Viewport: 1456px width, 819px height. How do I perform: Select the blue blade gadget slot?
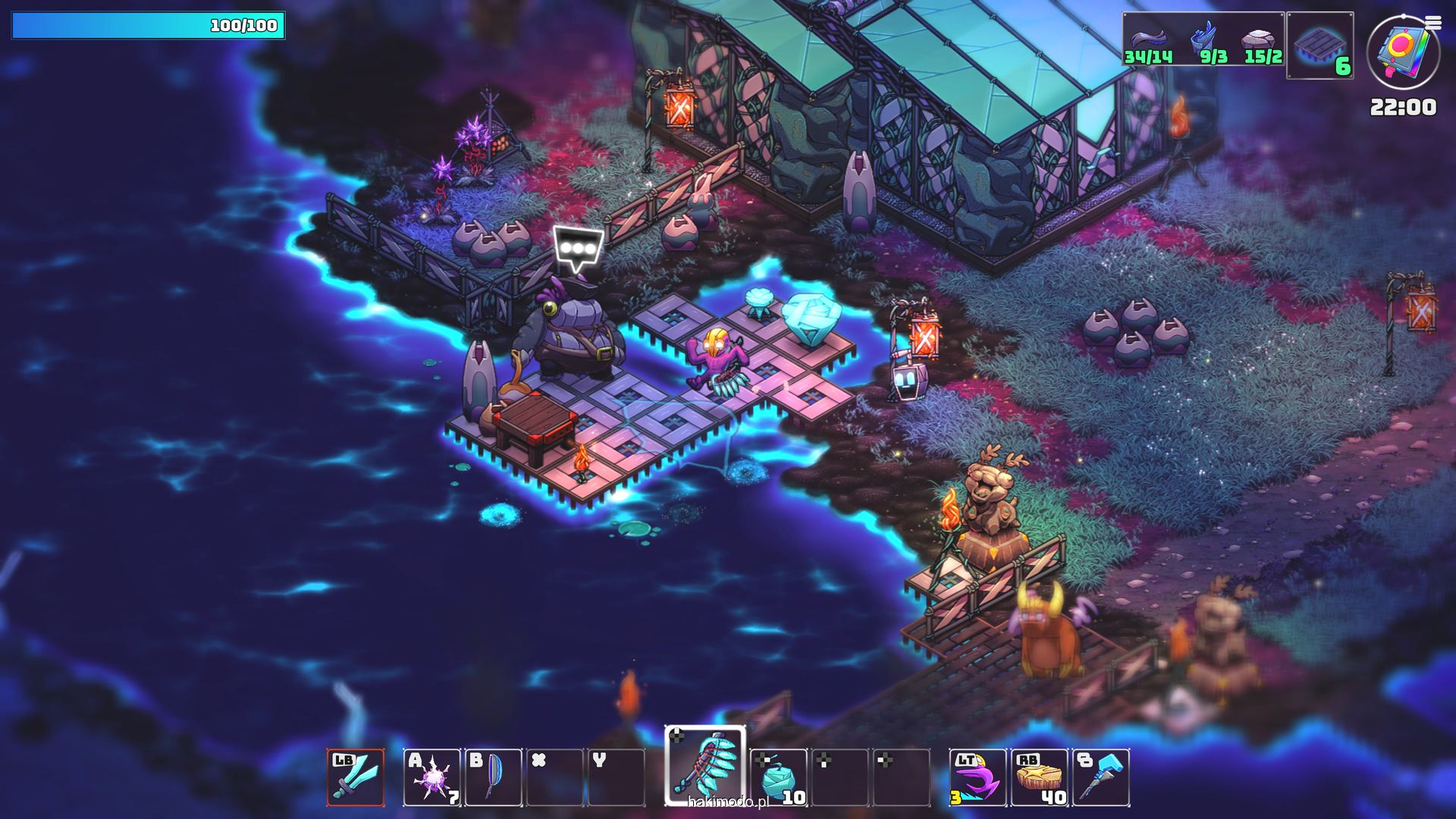(494, 777)
